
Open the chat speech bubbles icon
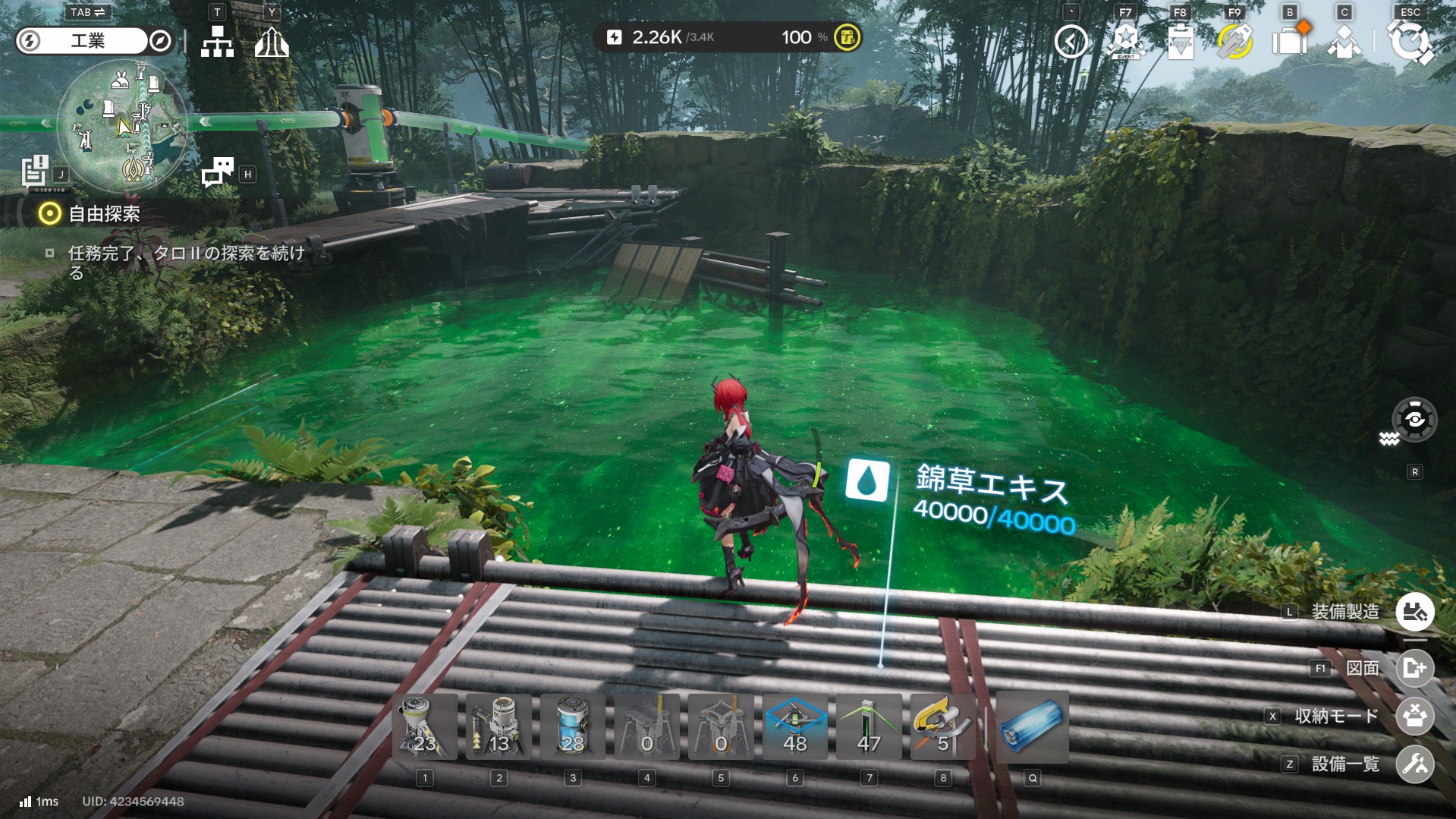pos(218,172)
